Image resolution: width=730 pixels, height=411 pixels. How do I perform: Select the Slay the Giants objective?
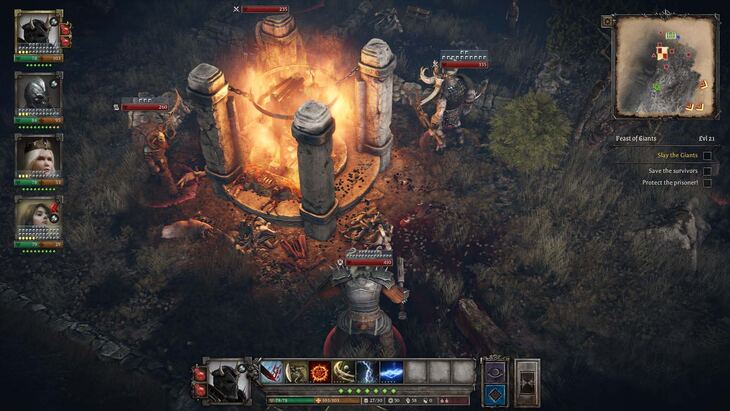pyautogui.click(x=676, y=155)
